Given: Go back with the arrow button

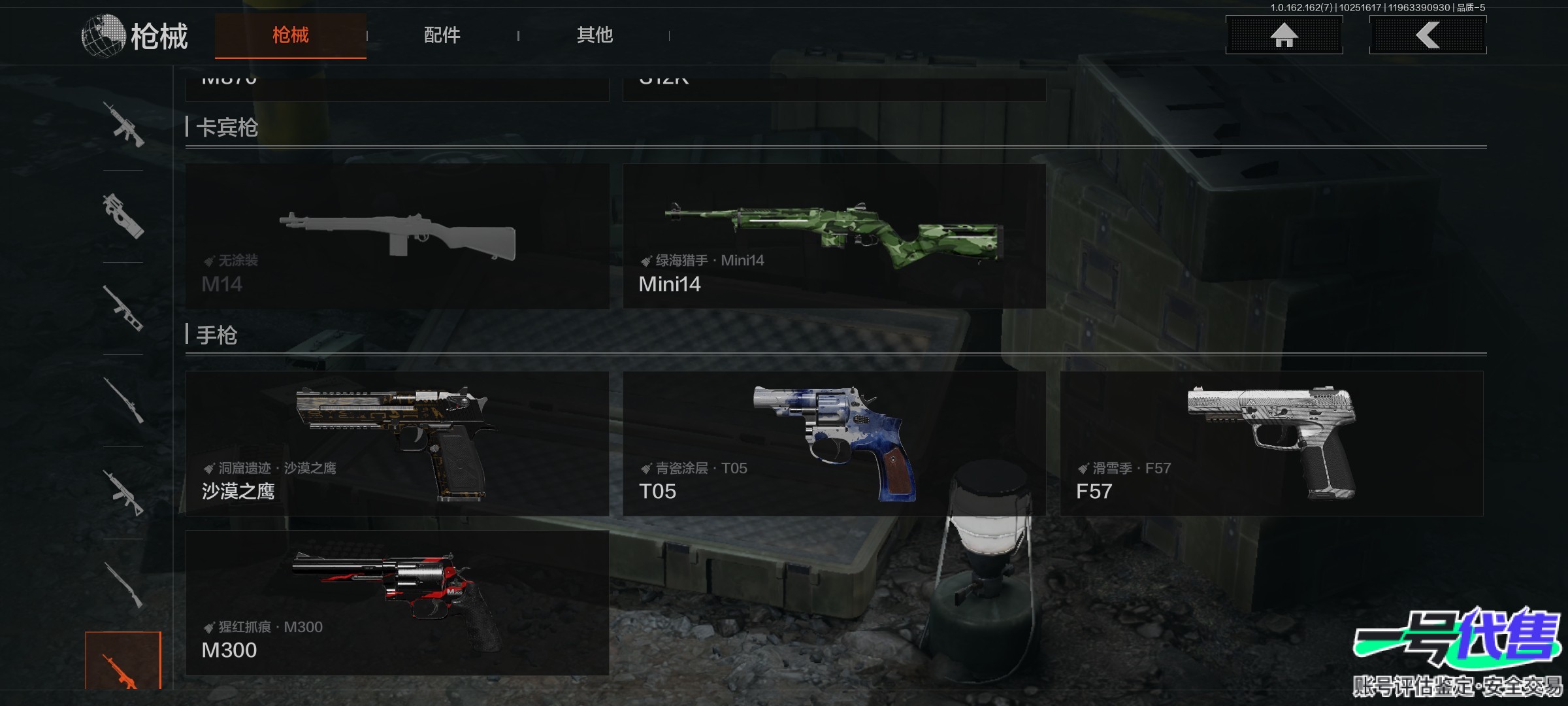Looking at the screenshot, I should pyautogui.click(x=1428, y=35).
